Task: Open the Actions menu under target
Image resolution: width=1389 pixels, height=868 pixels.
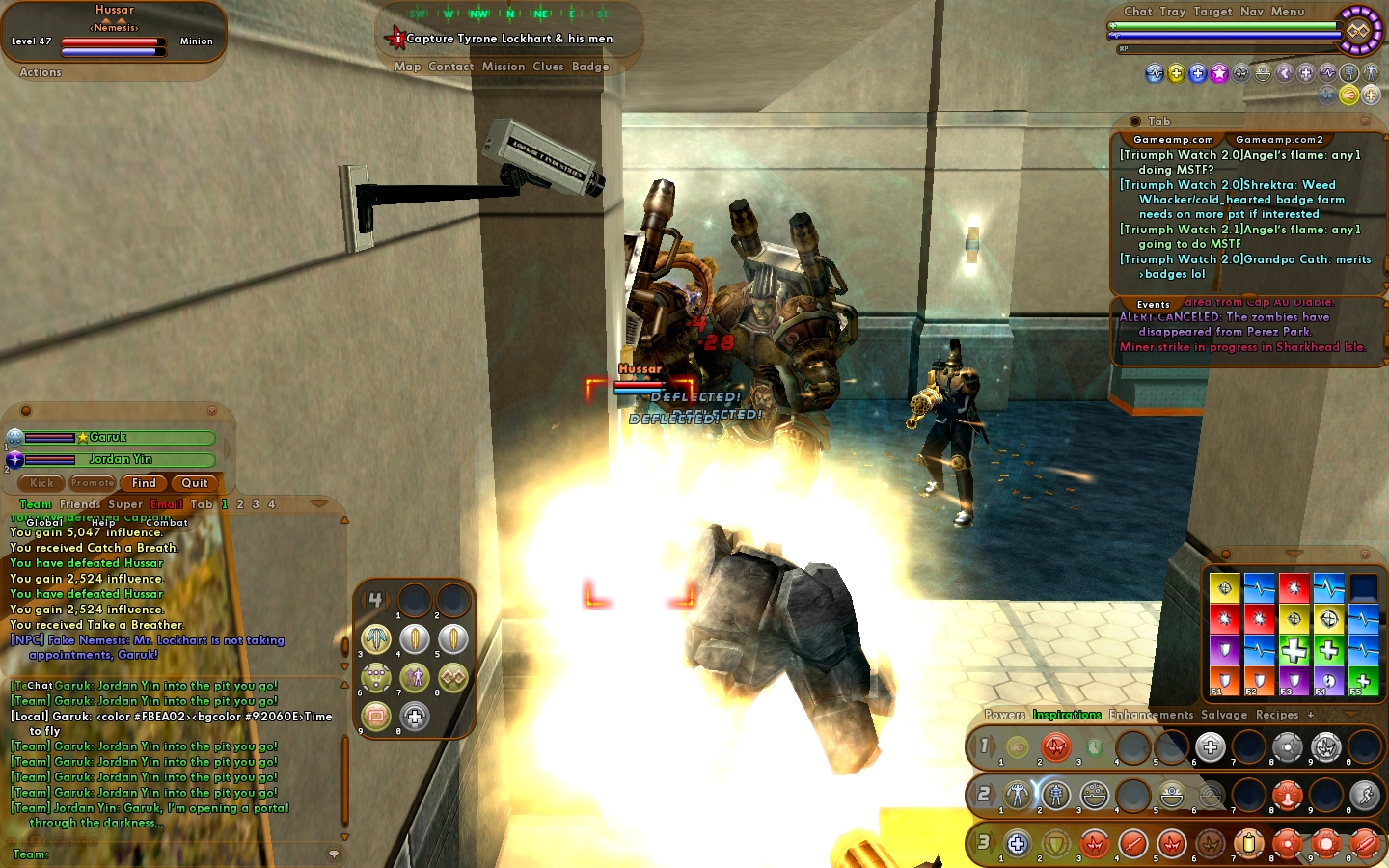Action: point(41,72)
